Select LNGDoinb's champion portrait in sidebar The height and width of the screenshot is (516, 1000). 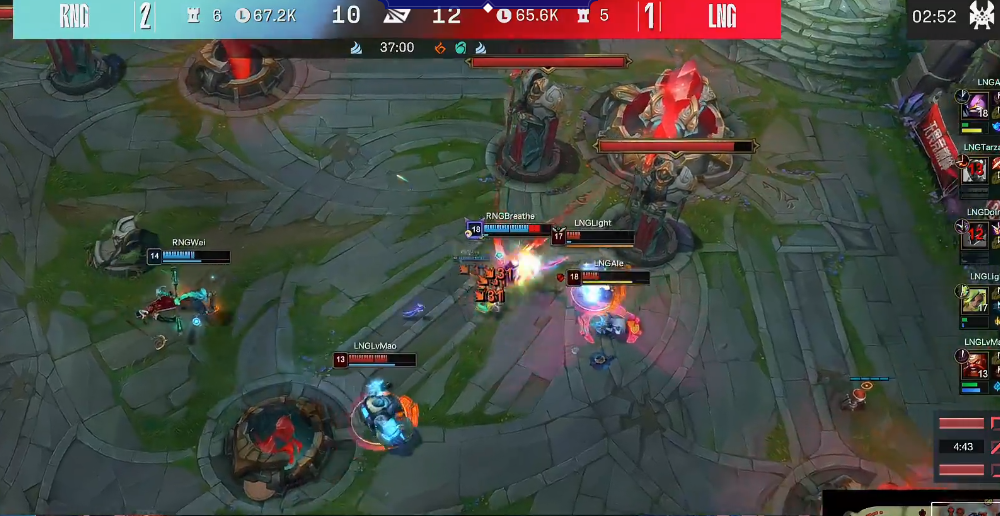click(977, 234)
